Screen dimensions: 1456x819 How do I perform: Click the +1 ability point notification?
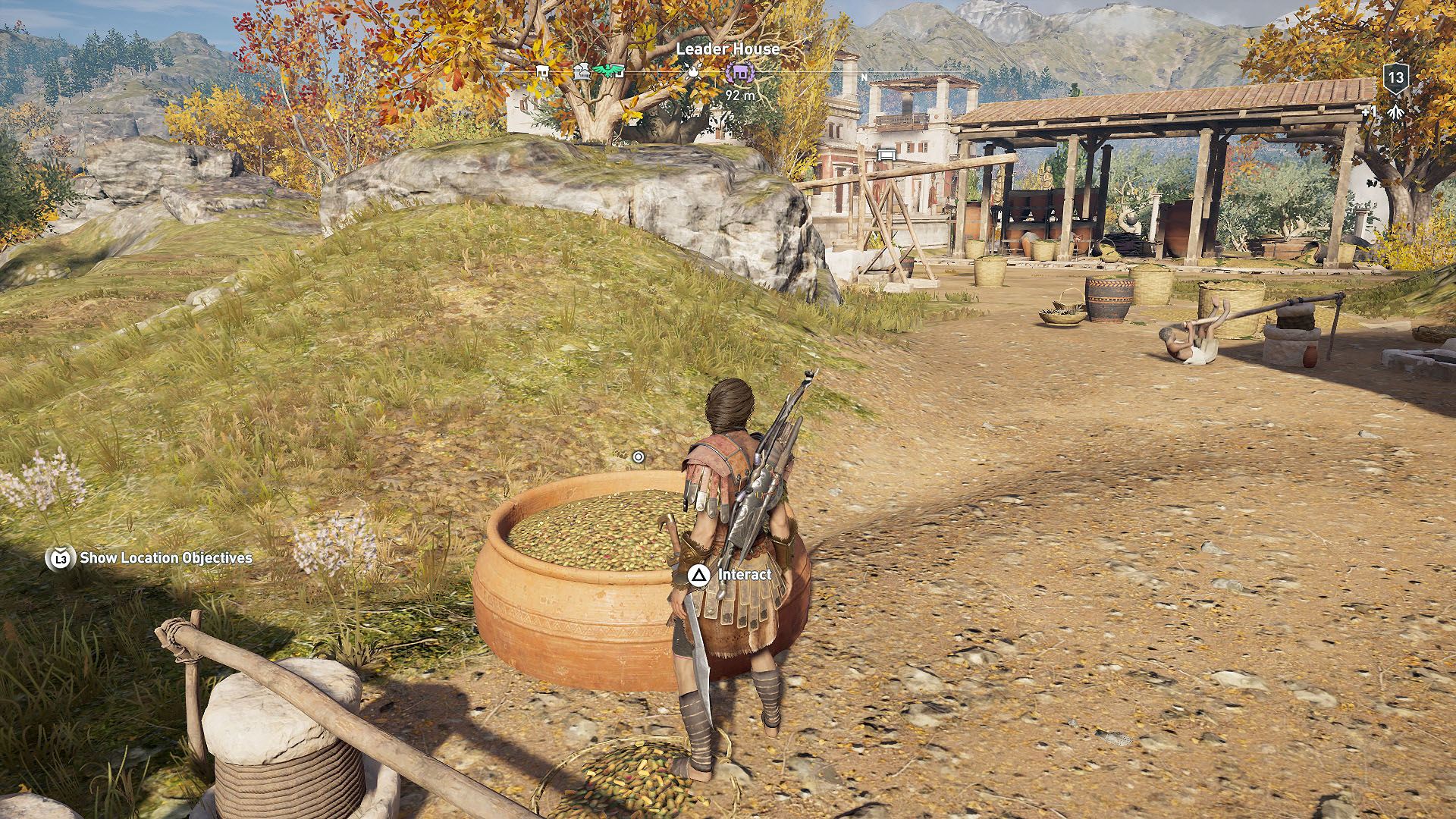coord(1370,111)
